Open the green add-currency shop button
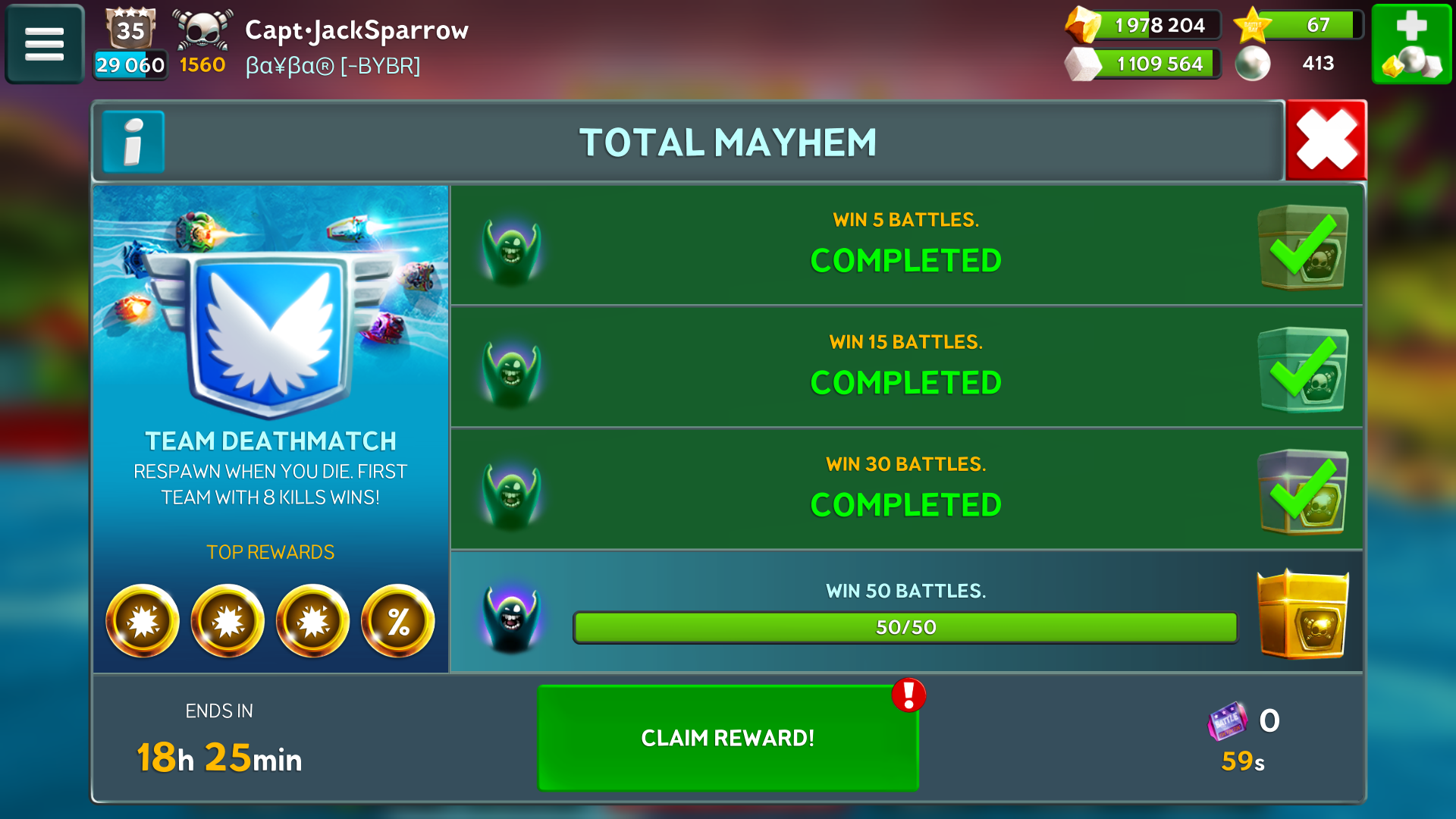 click(1411, 44)
